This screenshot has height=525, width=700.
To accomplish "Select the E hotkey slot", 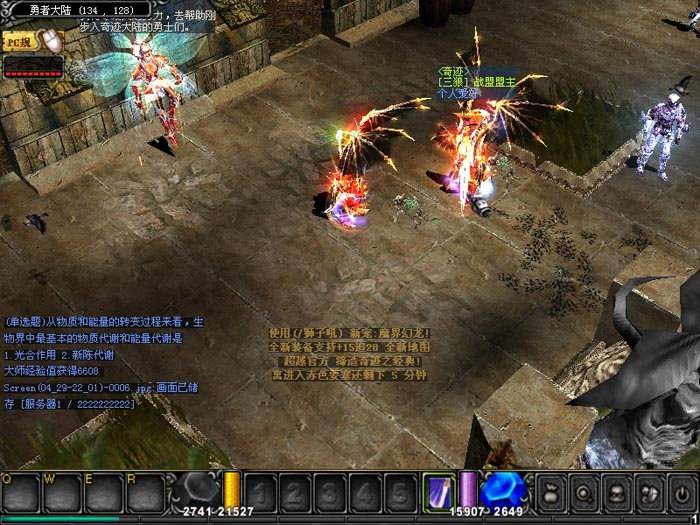I will click(x=104, y=492).
